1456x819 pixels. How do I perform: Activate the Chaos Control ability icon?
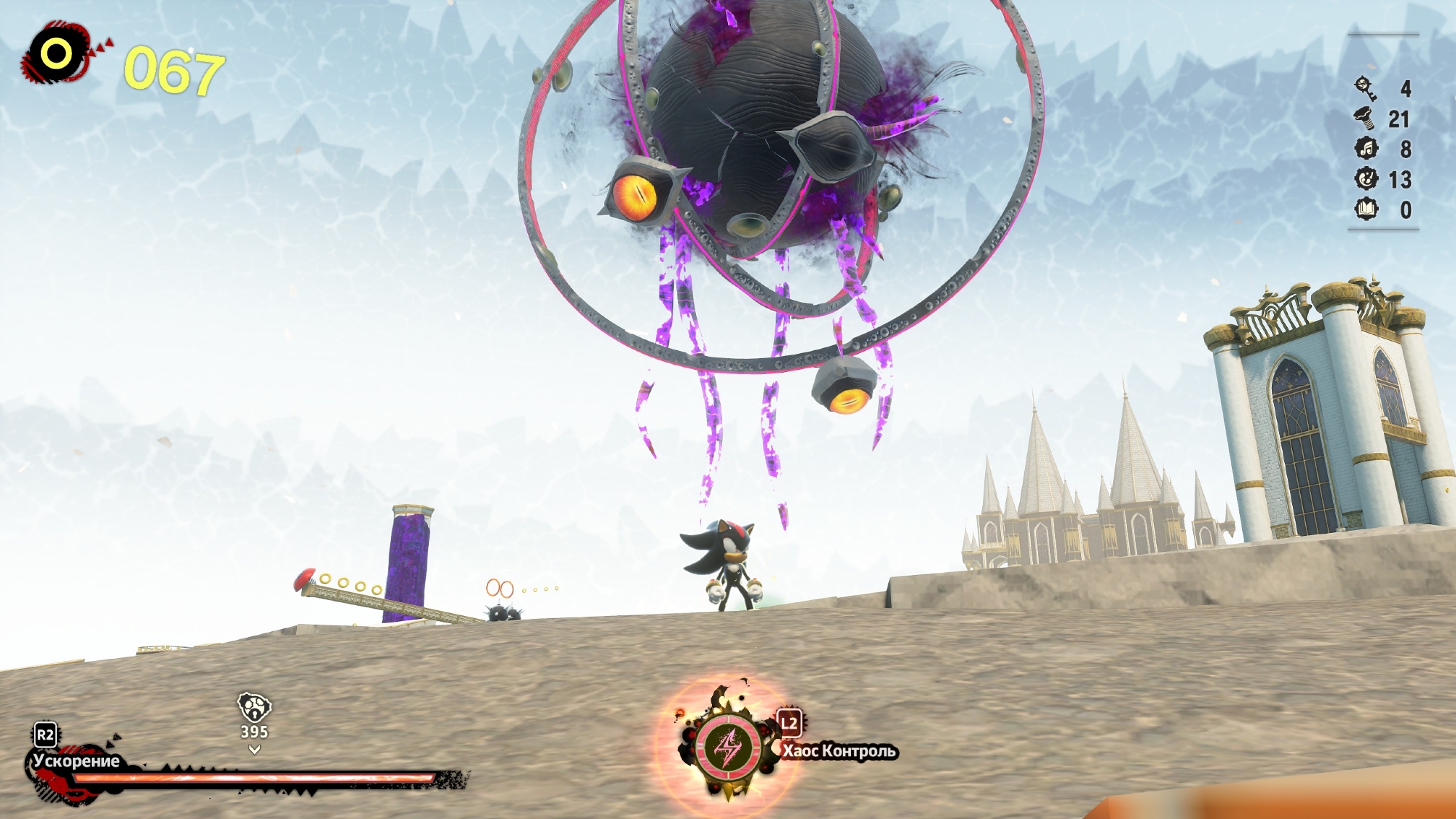tap(728, 747)
